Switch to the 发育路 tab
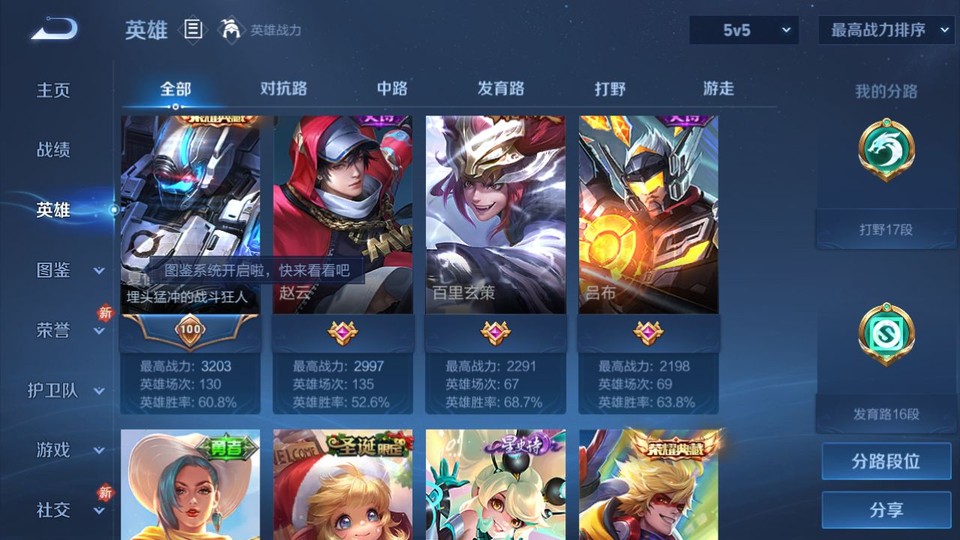 click(500, 89)
